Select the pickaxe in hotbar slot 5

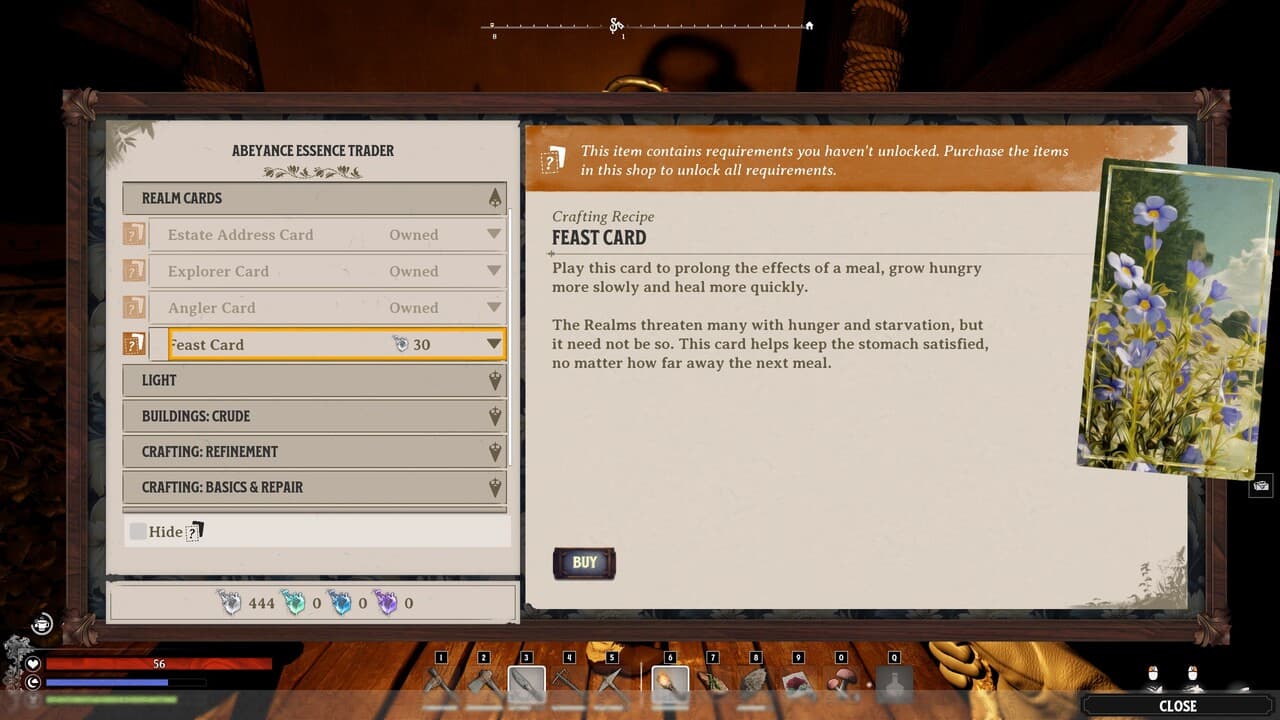point(611,683)
